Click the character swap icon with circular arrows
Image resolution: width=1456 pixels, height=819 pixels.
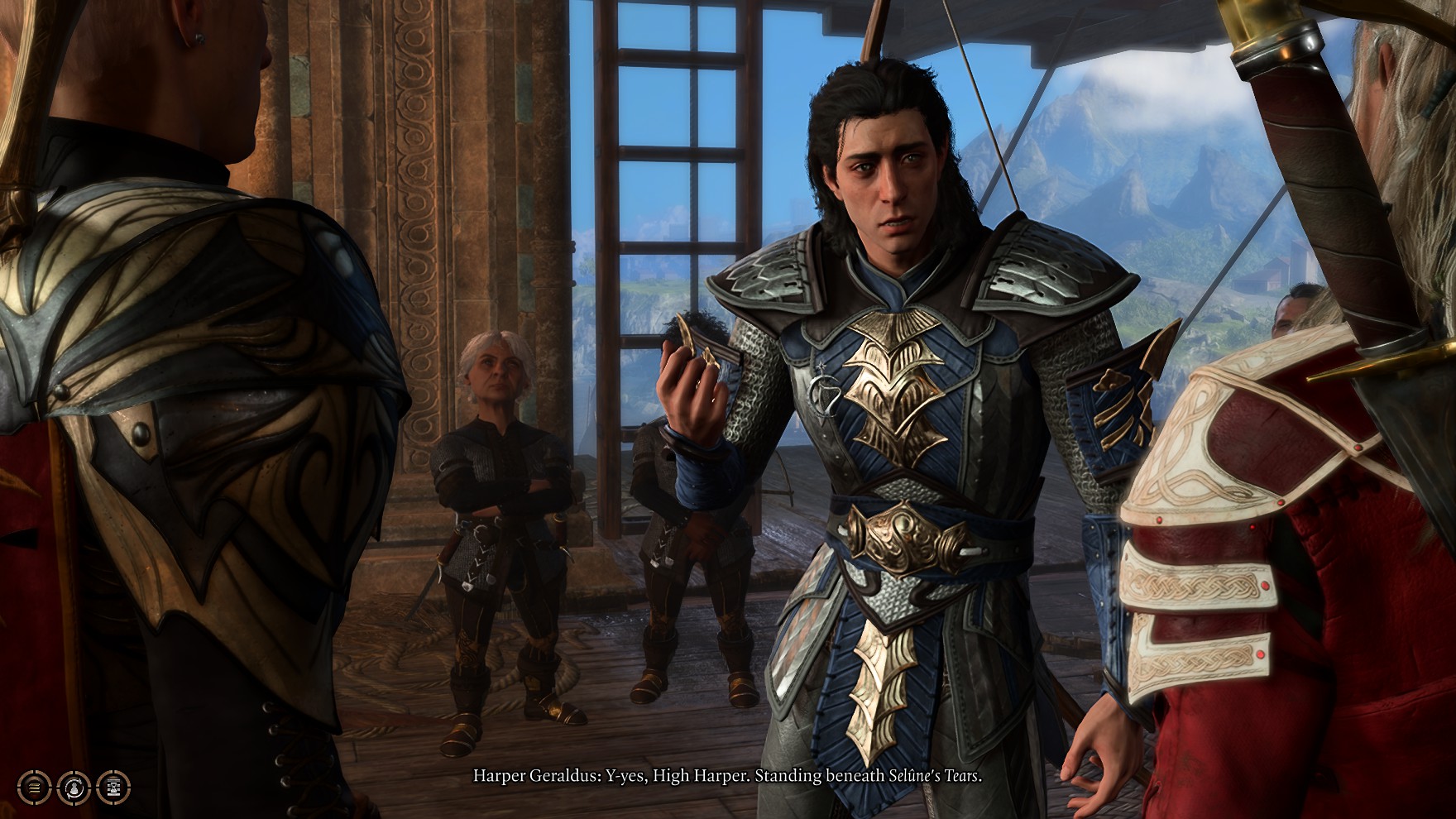[74, 787]
